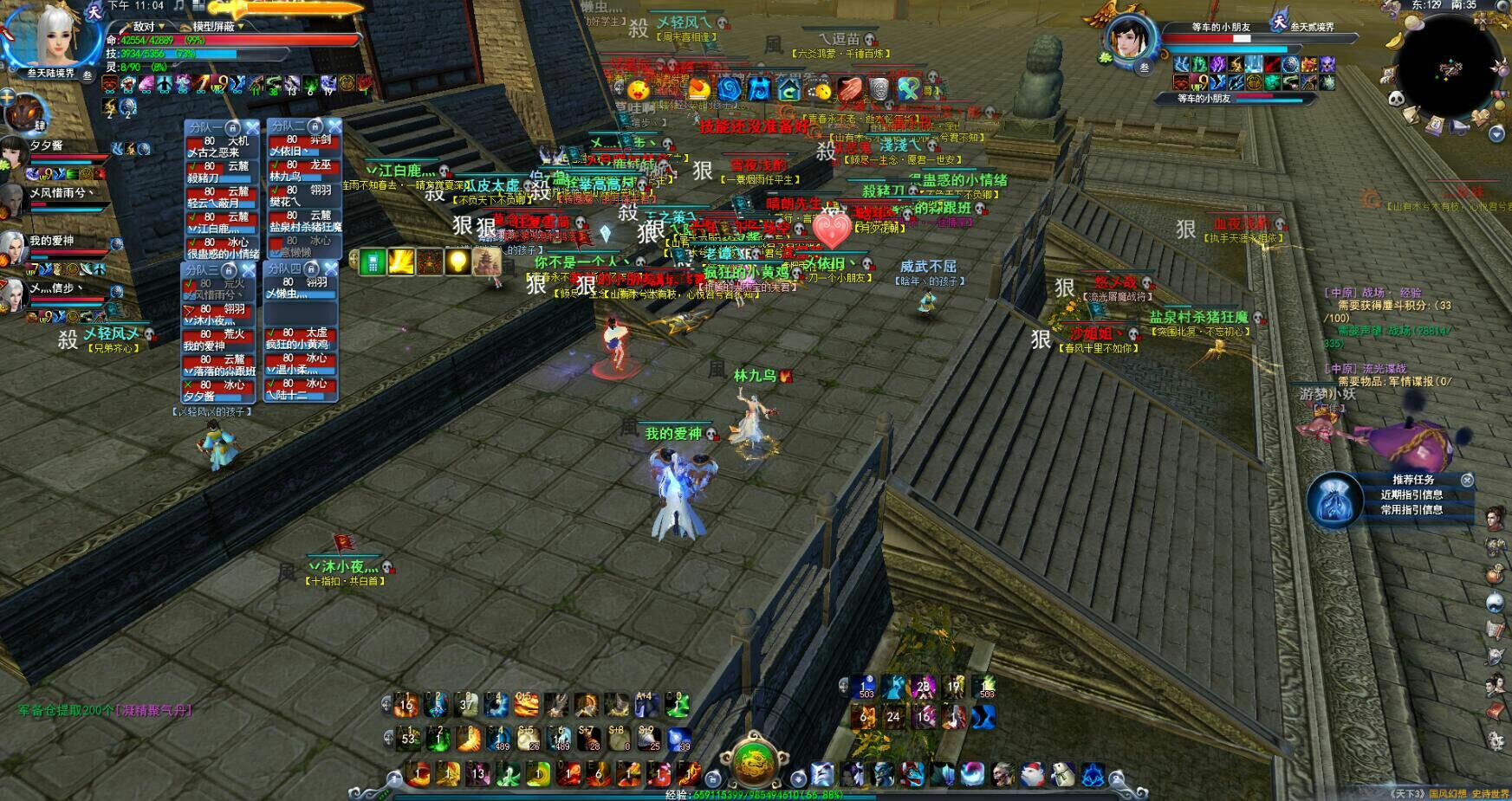Click the target portrait 等车的小朋友

[1126, 38]
